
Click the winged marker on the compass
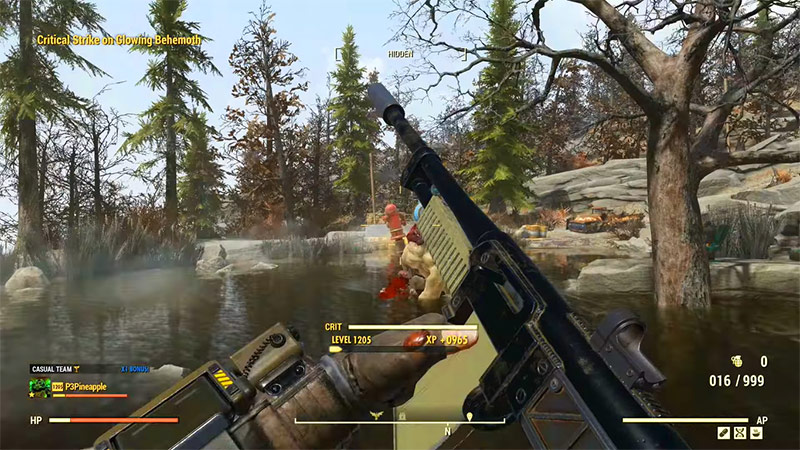point(377,413)
